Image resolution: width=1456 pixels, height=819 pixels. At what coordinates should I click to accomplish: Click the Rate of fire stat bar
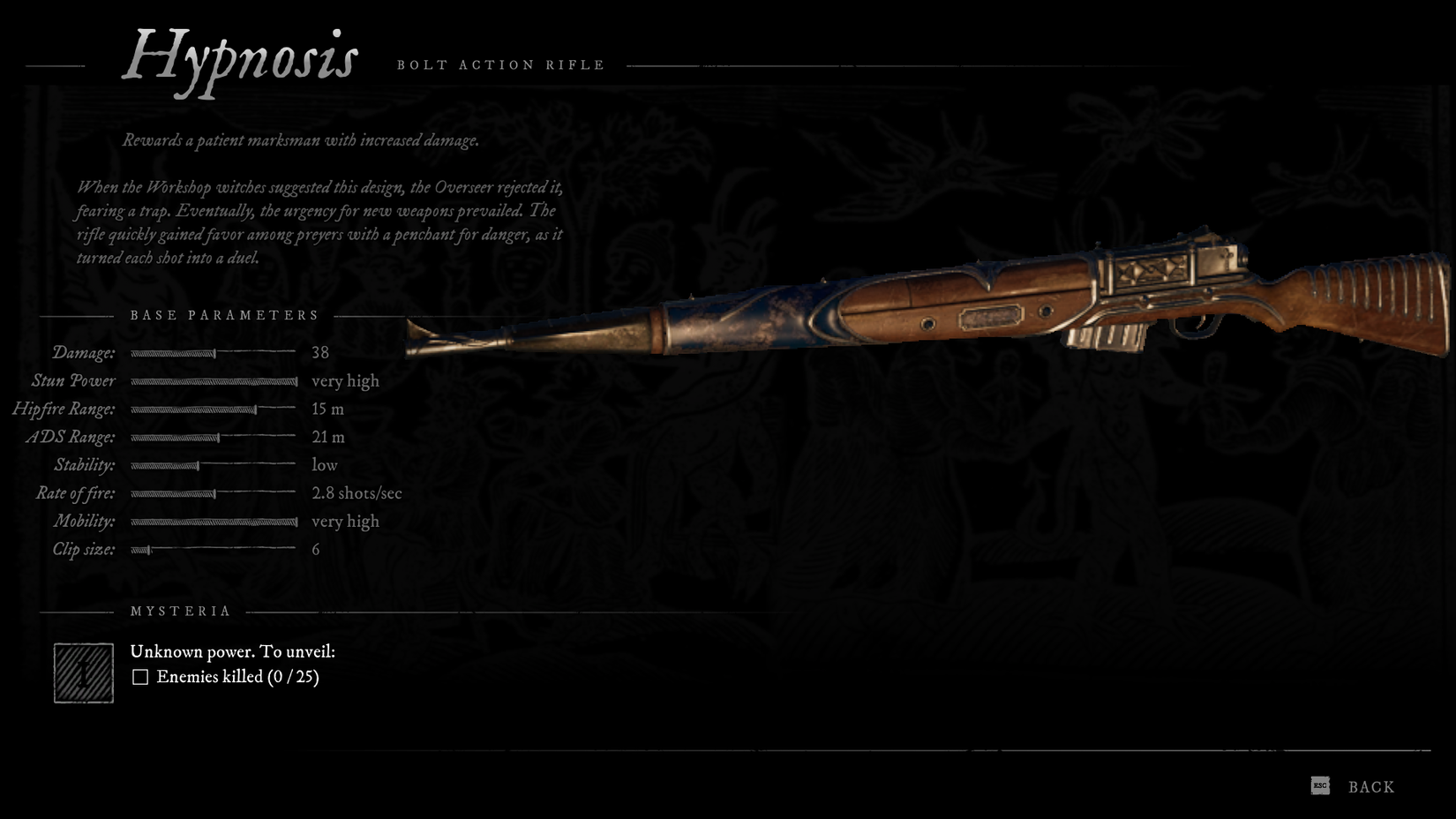click(214, 493)
